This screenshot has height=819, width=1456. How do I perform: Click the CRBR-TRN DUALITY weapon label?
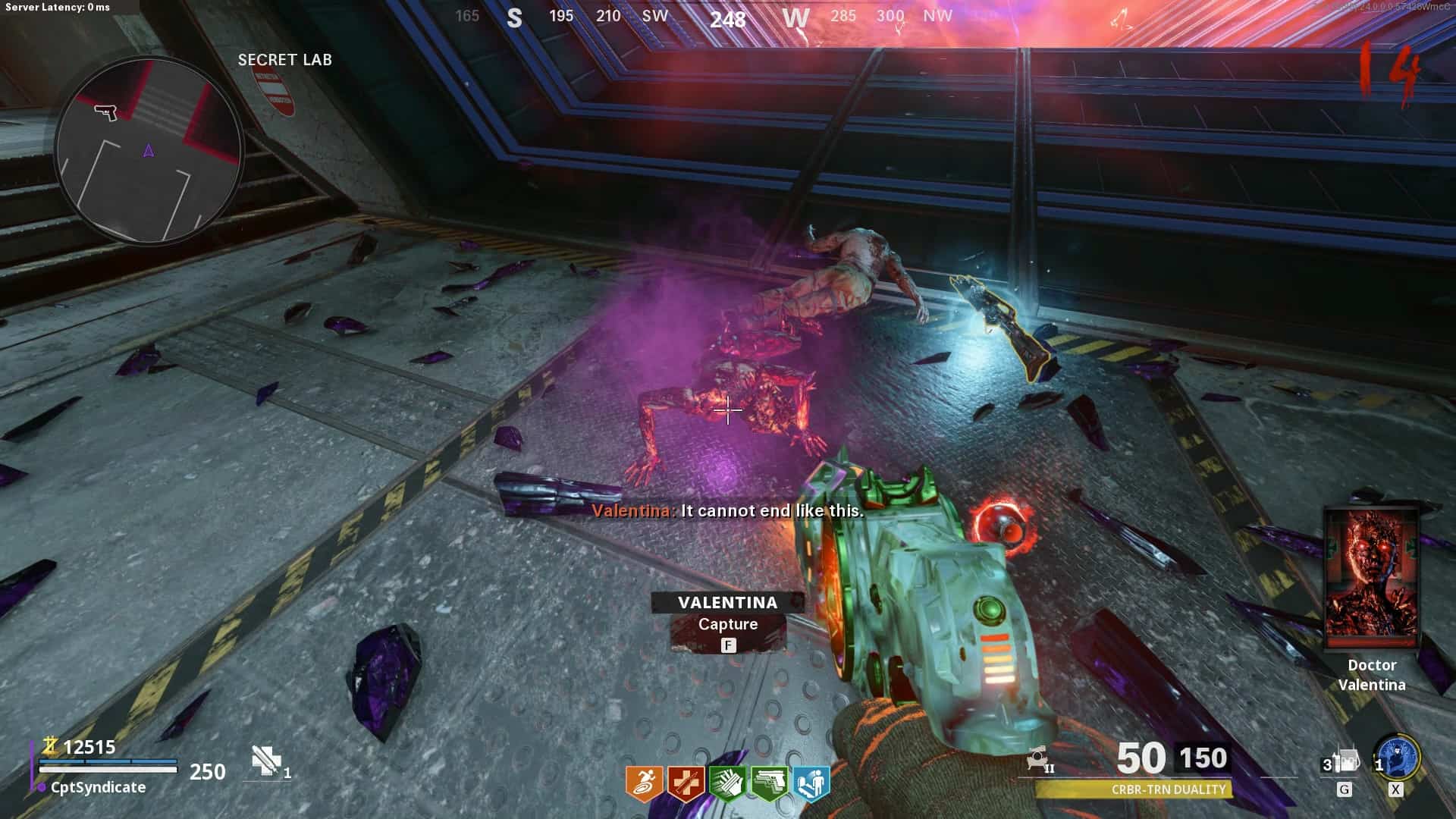1168,789
